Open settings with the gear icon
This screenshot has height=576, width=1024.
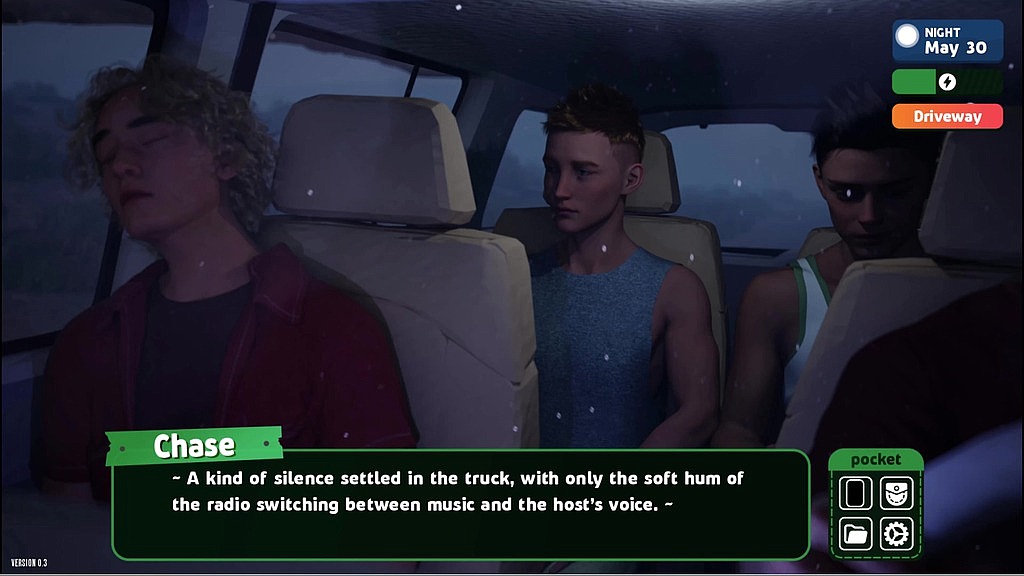point(896,533)
